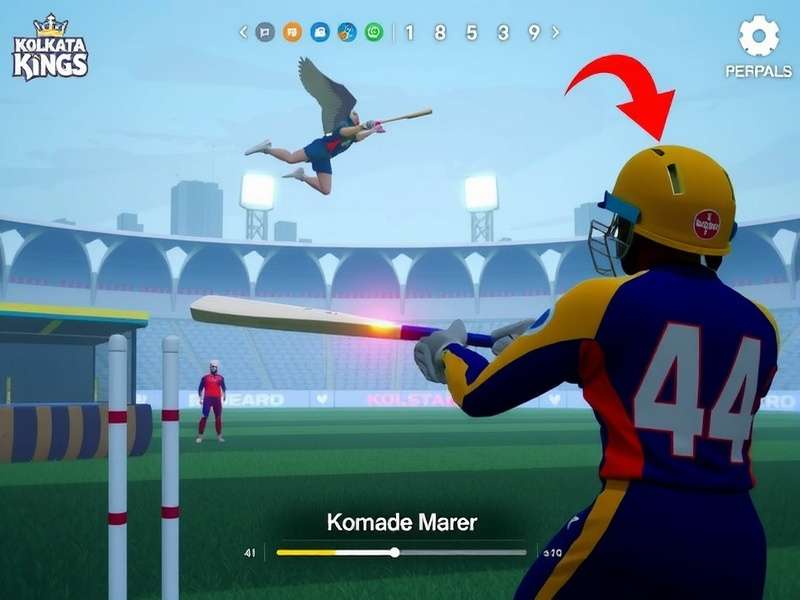Choose the cricket bat icon

(x=347, y=32)
